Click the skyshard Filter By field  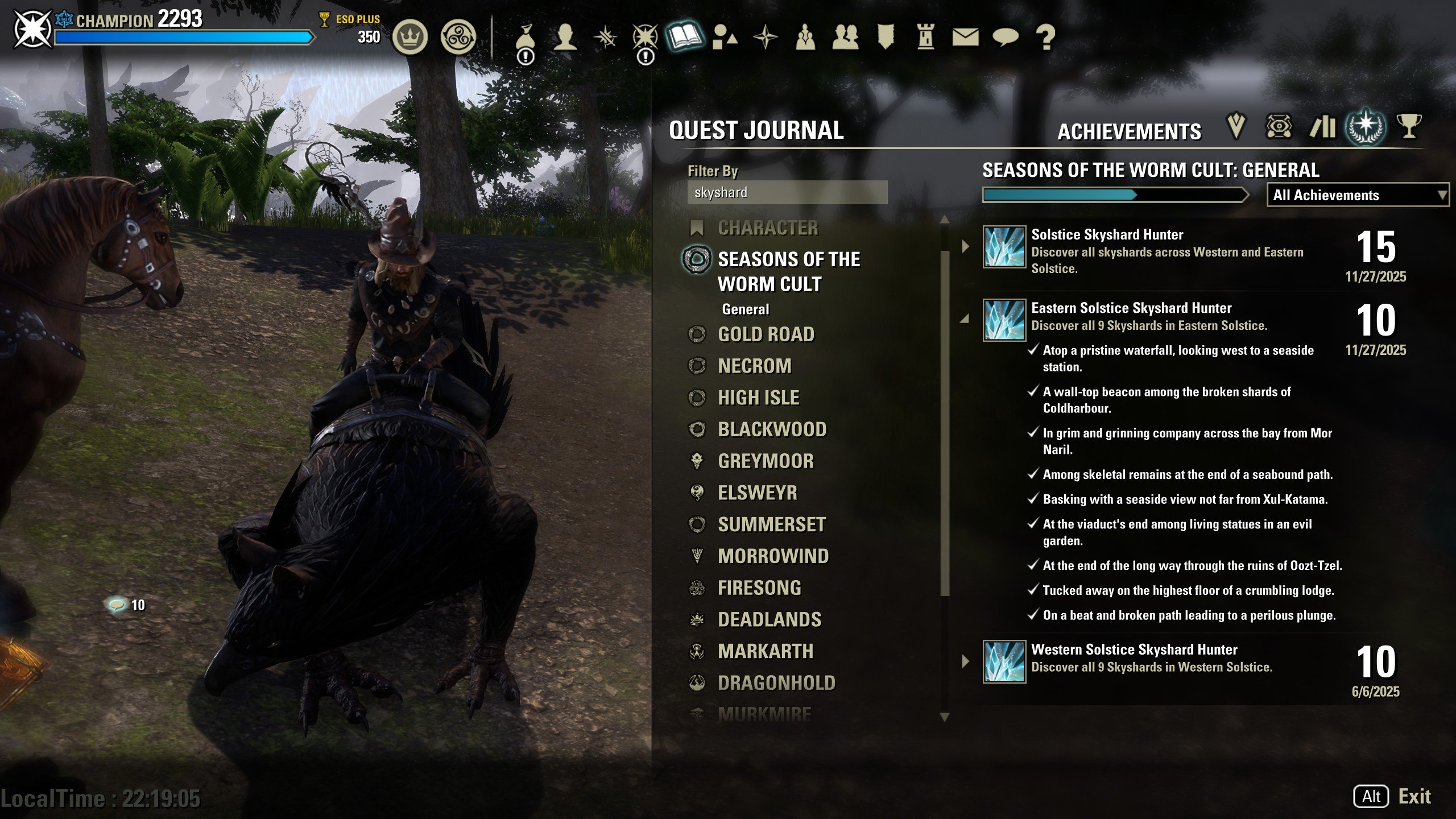click(x=787, y=193)
